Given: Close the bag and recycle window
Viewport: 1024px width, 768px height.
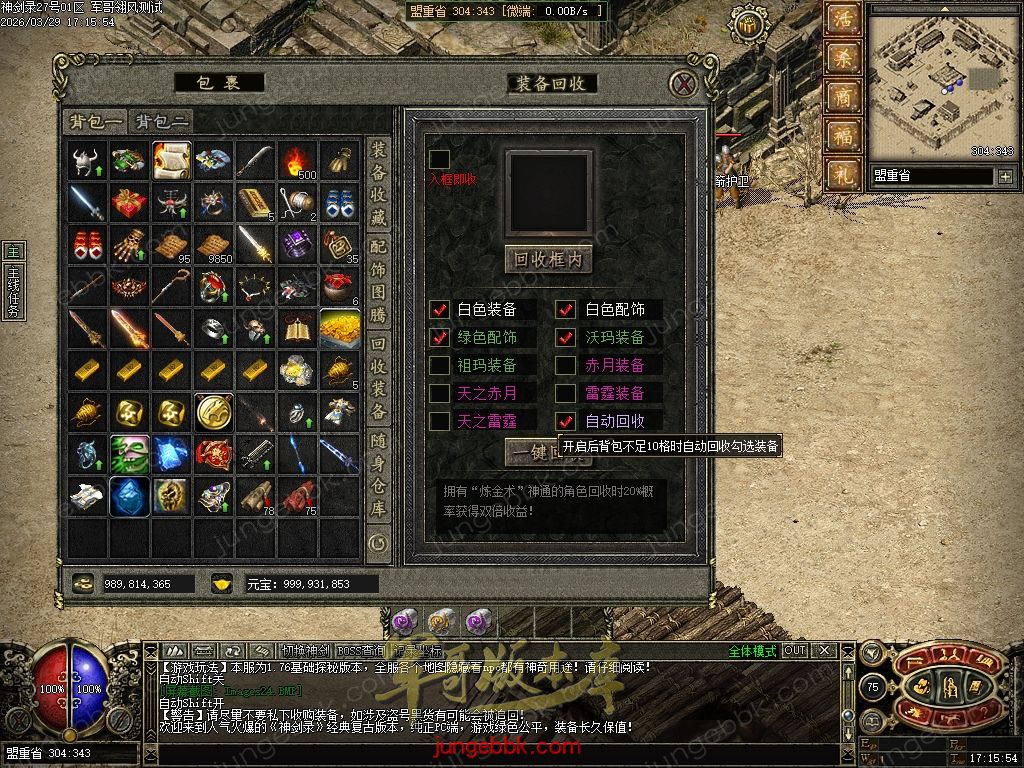Looking at the screenshot, I should tap(683, 83).
